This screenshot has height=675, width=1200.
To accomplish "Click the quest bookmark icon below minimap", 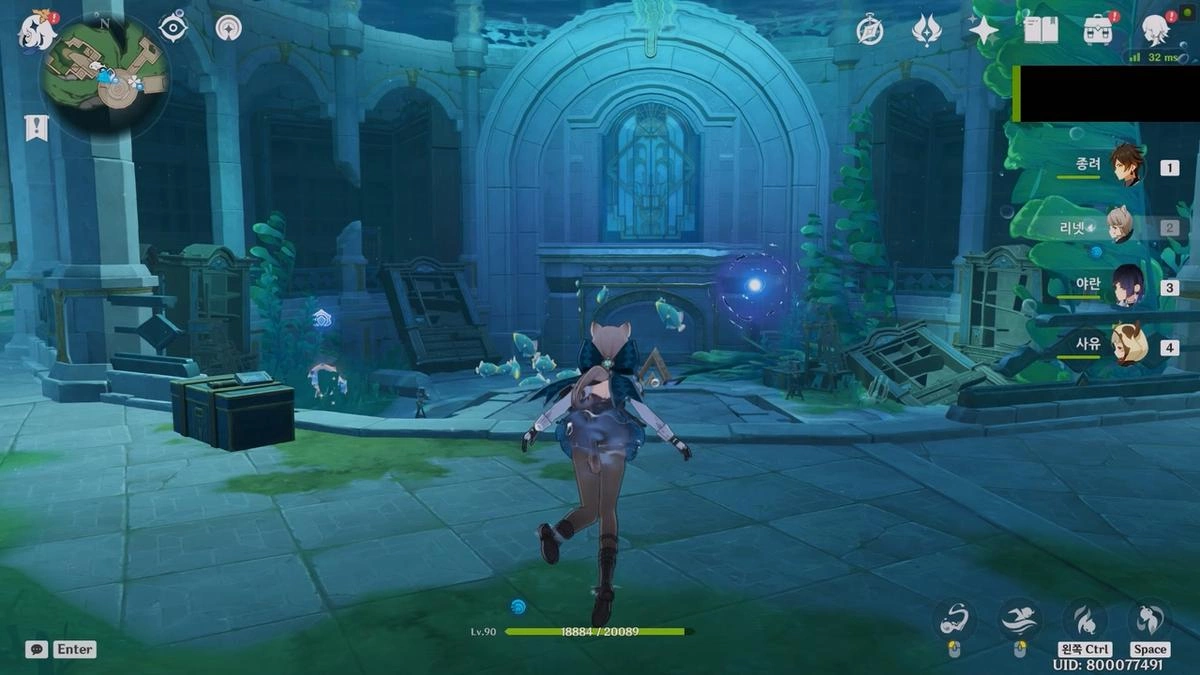I will point(36,127).
